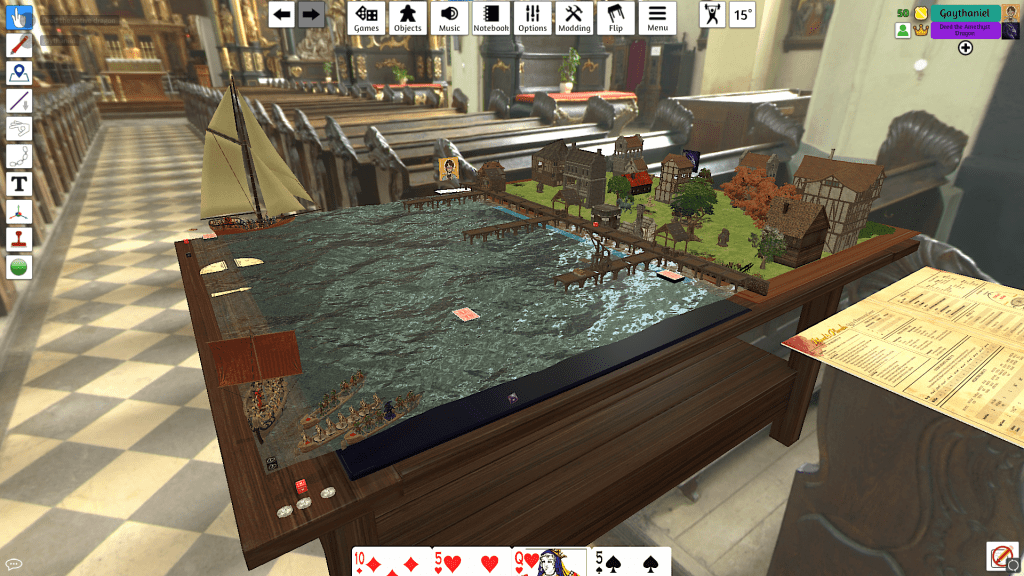Open the main Menu

[x=657, y=17]
